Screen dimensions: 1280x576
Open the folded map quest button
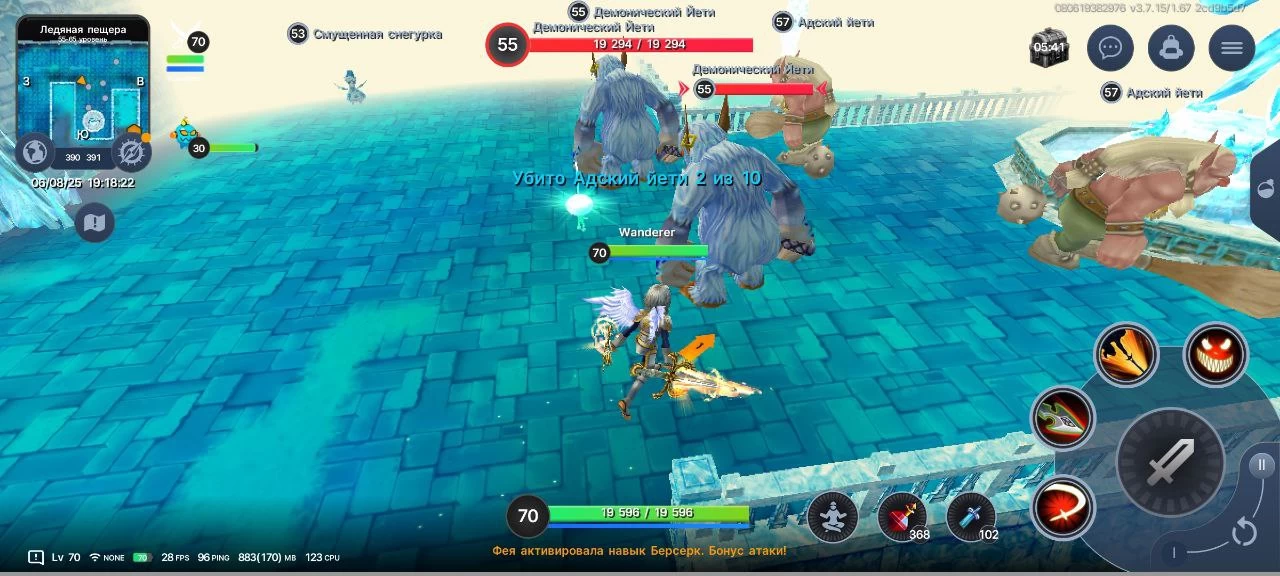(94, 222)
